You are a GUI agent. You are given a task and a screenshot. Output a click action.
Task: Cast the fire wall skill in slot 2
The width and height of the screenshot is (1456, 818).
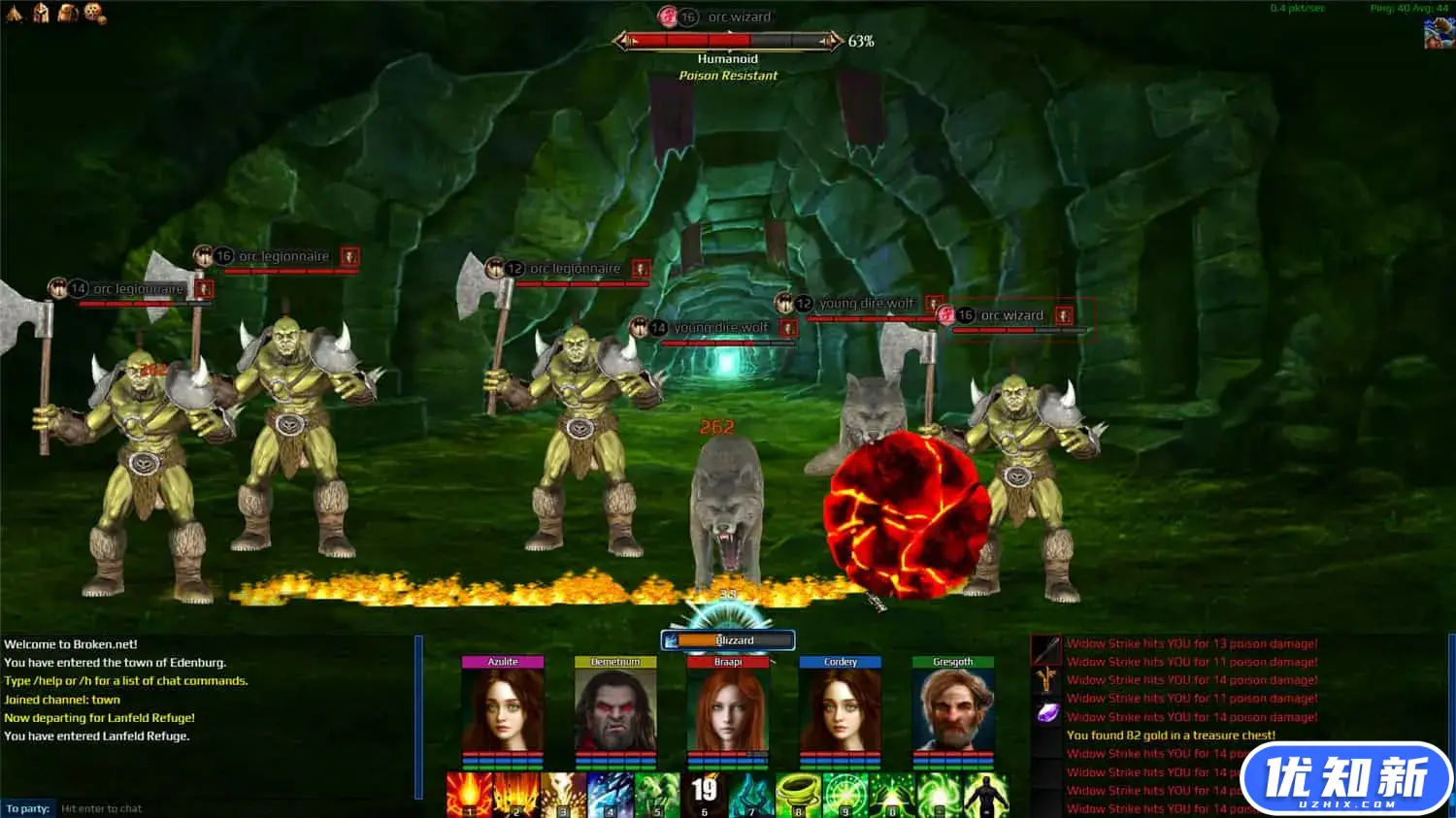516,795
